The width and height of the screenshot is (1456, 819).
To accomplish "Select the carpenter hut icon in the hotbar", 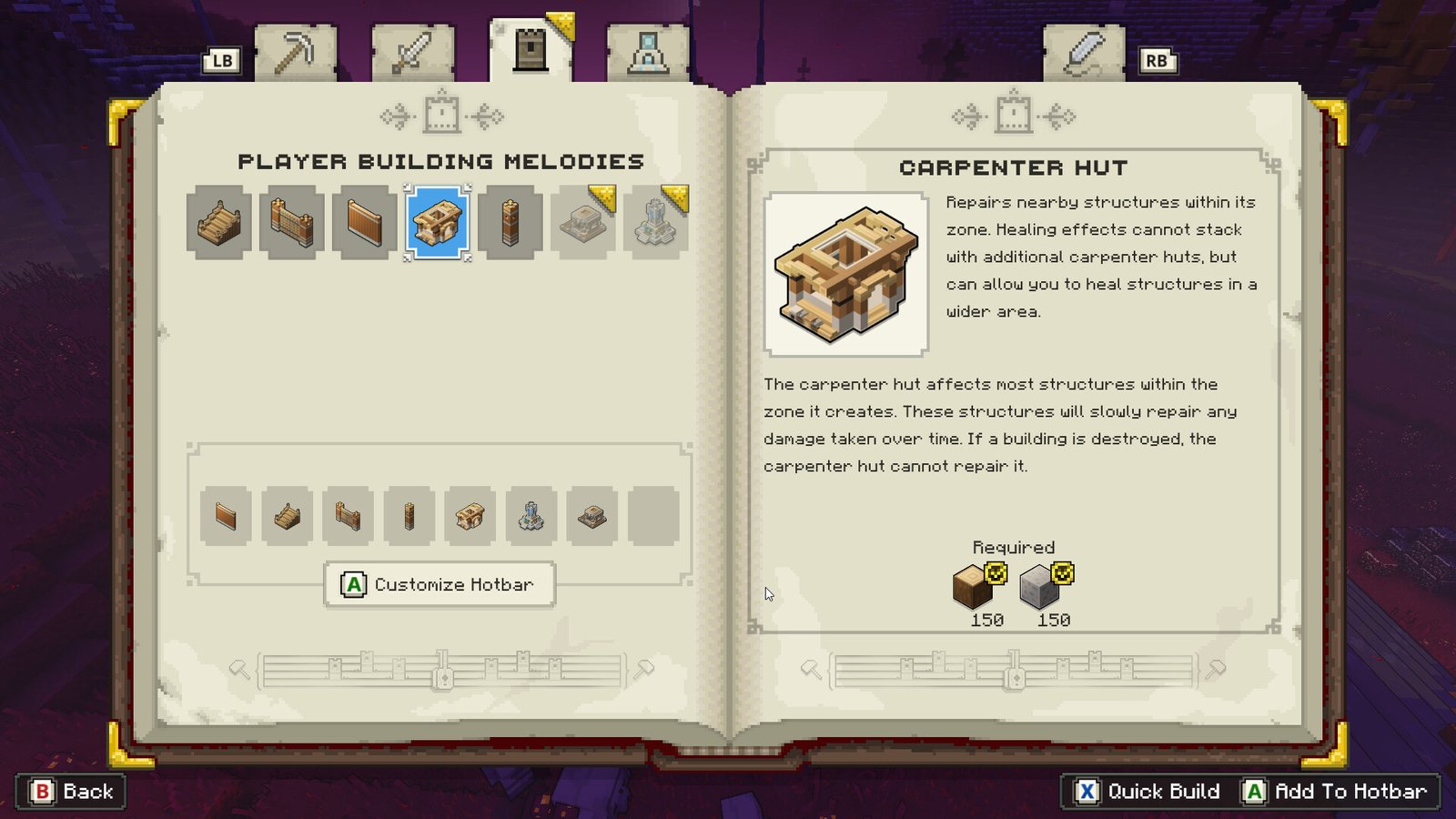I will (470, 516).
